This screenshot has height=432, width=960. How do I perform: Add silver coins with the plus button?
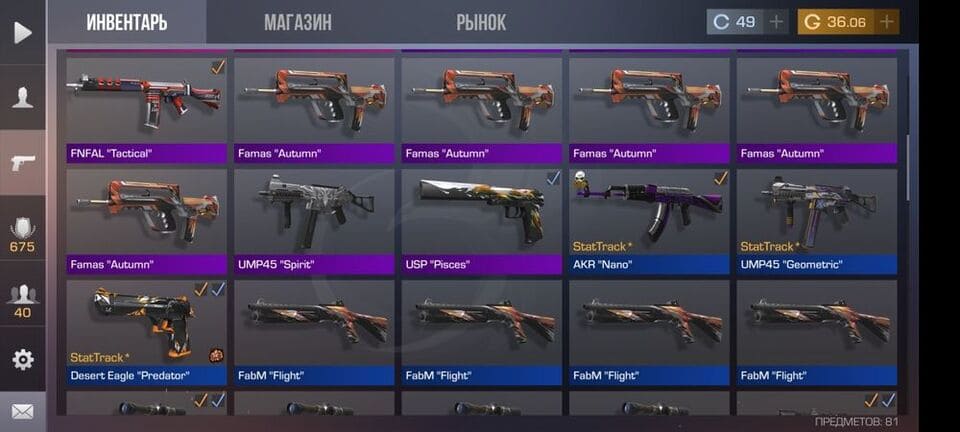[x=777, y=22]
